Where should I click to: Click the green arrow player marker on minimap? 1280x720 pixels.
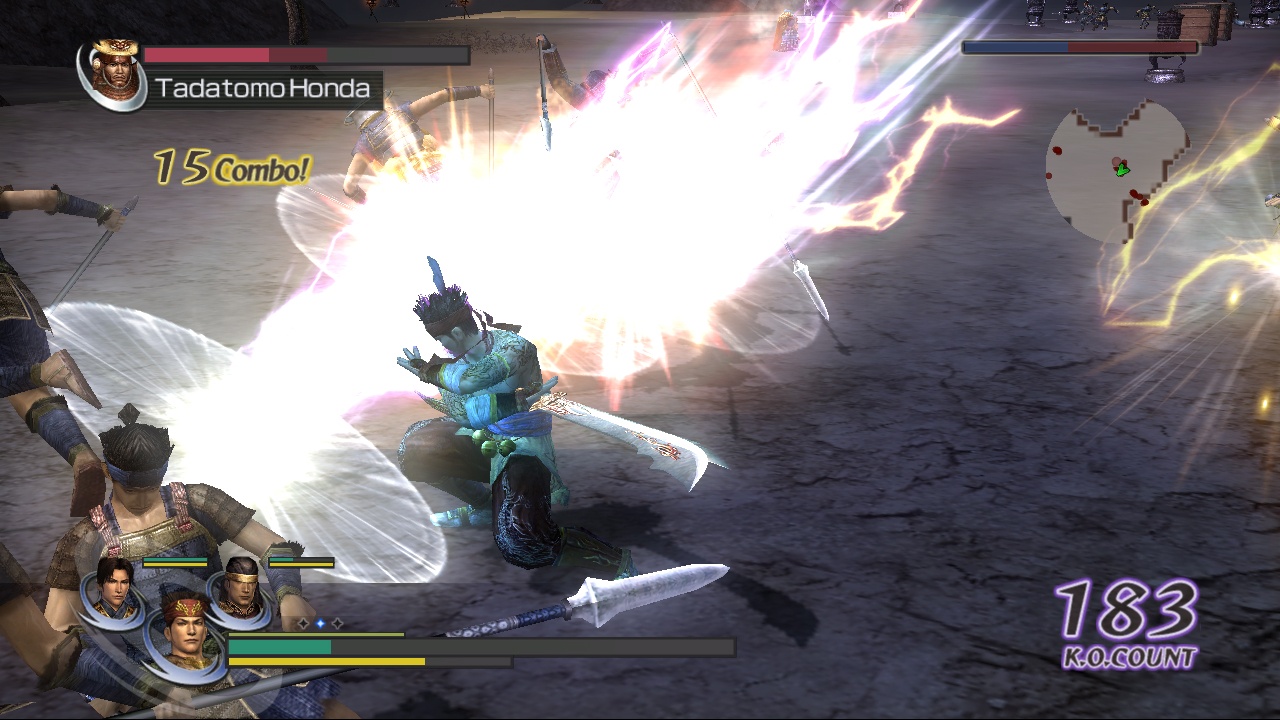[1122, 169]
